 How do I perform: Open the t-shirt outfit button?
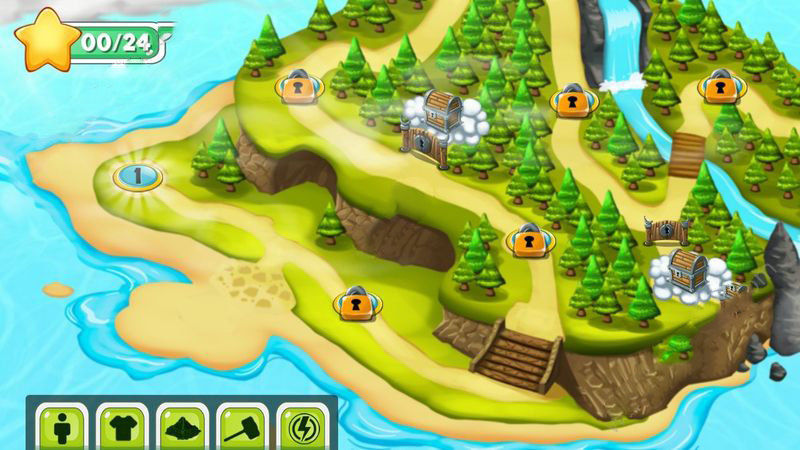[120, 427]
